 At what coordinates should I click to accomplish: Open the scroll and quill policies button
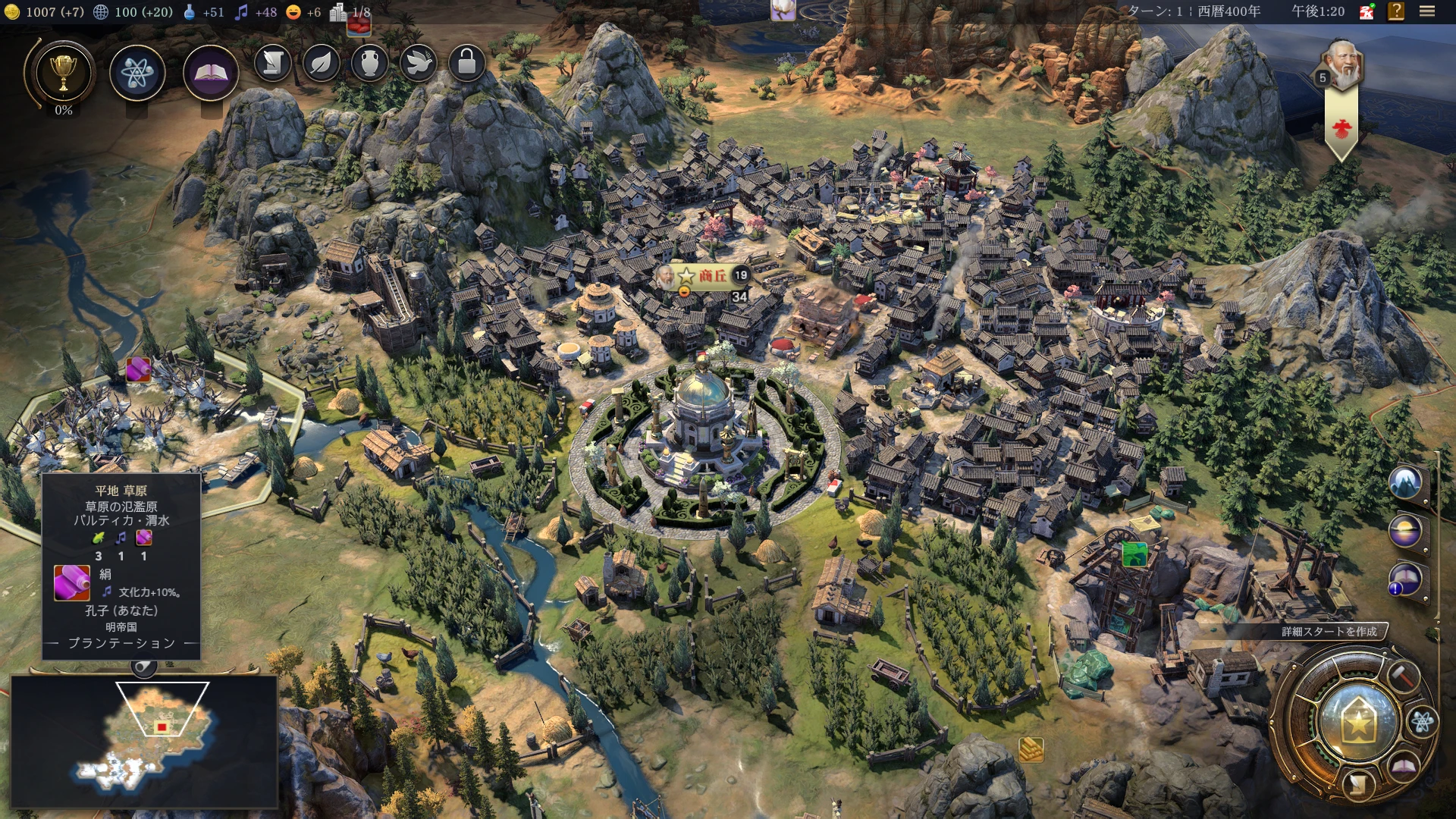pos(273,64)
